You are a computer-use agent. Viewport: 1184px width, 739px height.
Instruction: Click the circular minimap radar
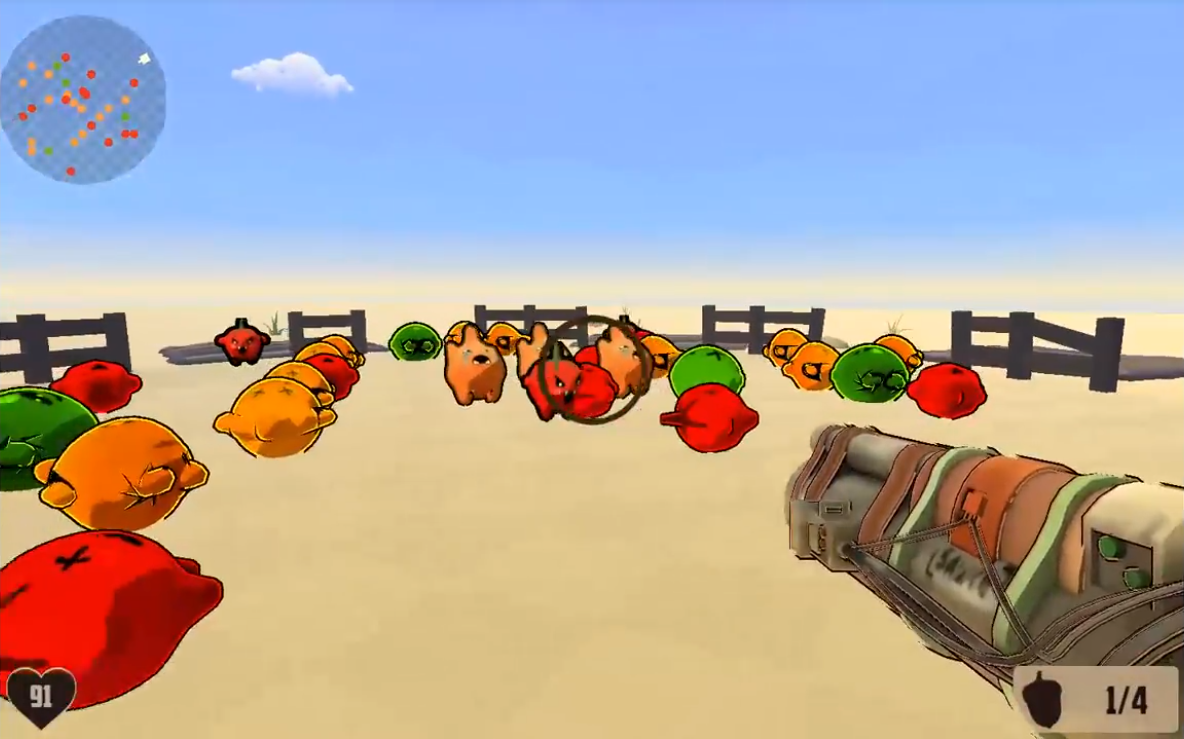83,99
